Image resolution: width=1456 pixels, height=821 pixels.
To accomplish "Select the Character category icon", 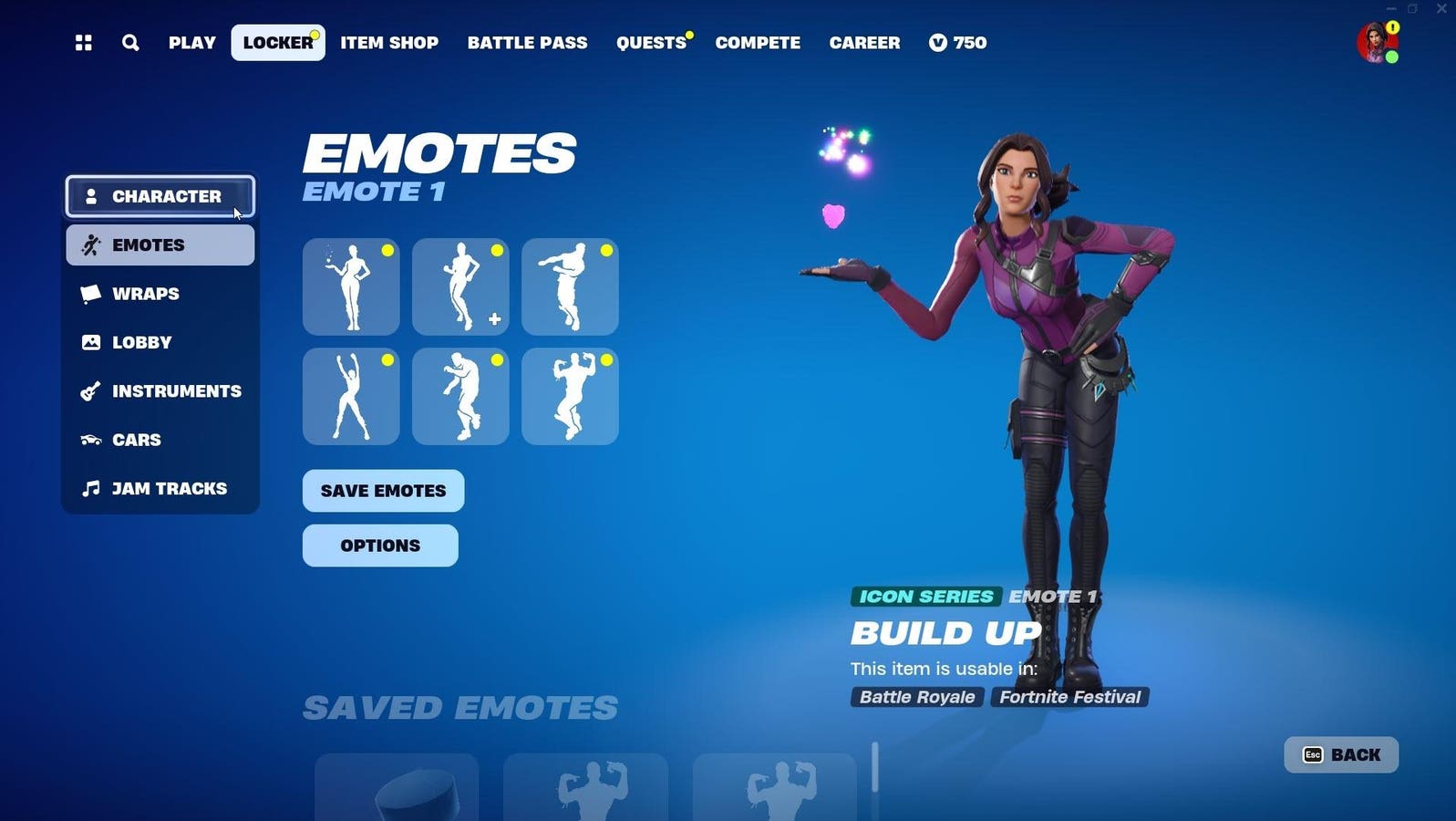I will 90,195.
